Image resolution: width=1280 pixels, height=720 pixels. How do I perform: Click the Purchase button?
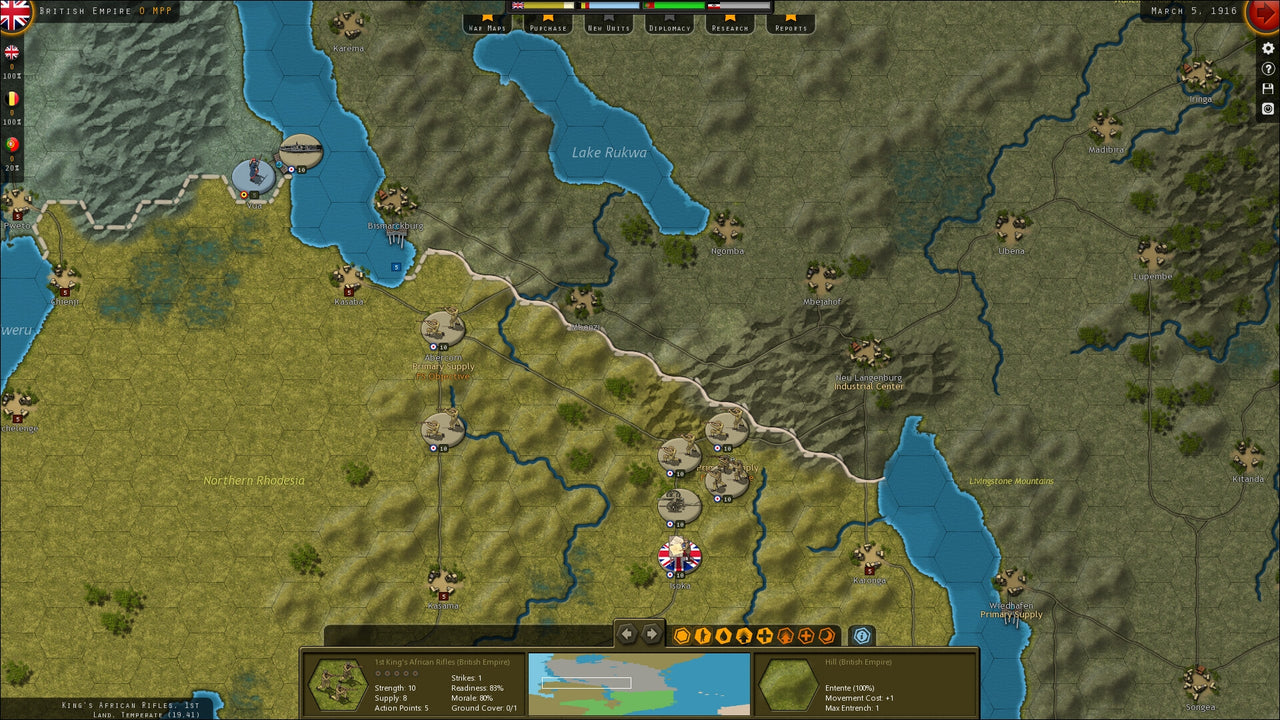(x=549, y=27)
